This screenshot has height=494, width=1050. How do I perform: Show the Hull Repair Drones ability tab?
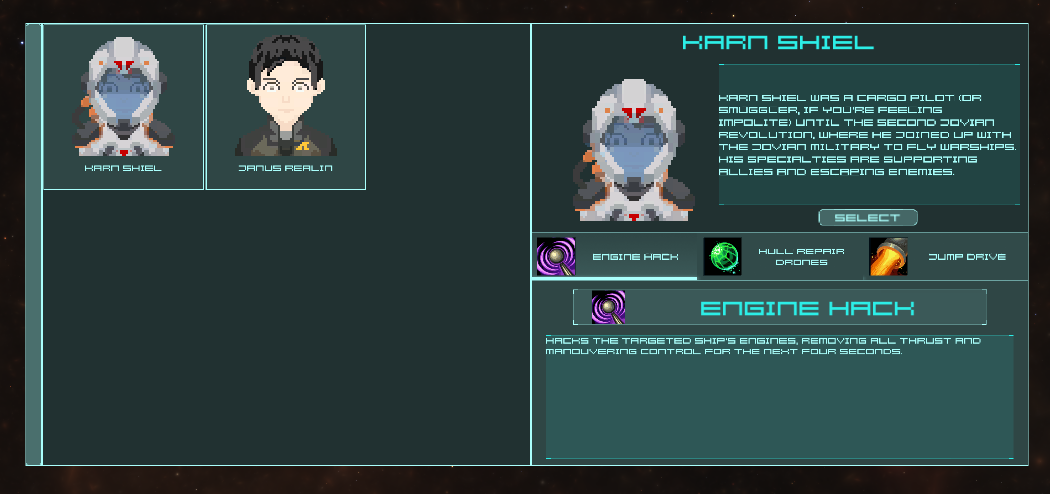click(780, 257)
